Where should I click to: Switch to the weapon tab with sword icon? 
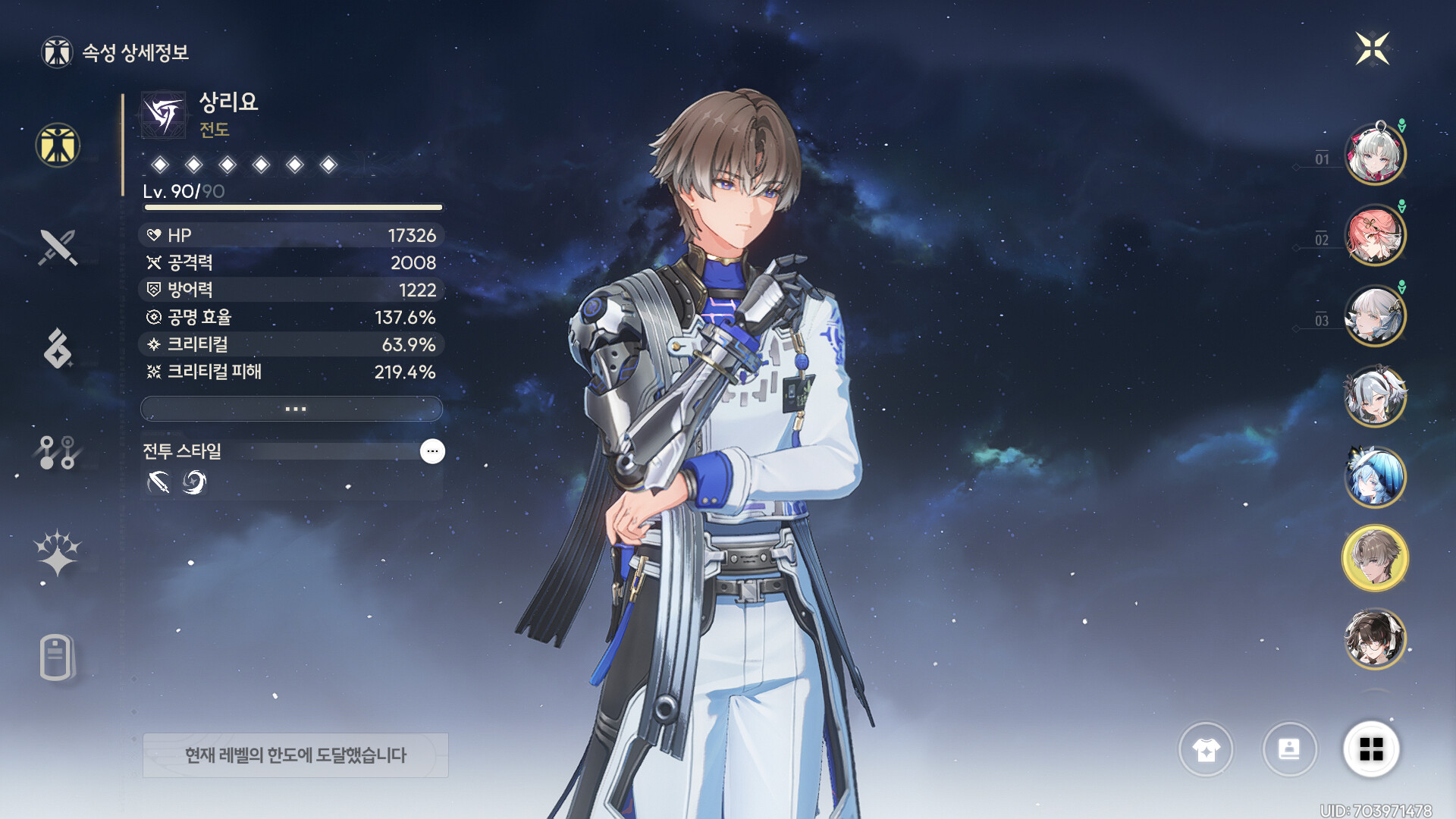point(58,247)
